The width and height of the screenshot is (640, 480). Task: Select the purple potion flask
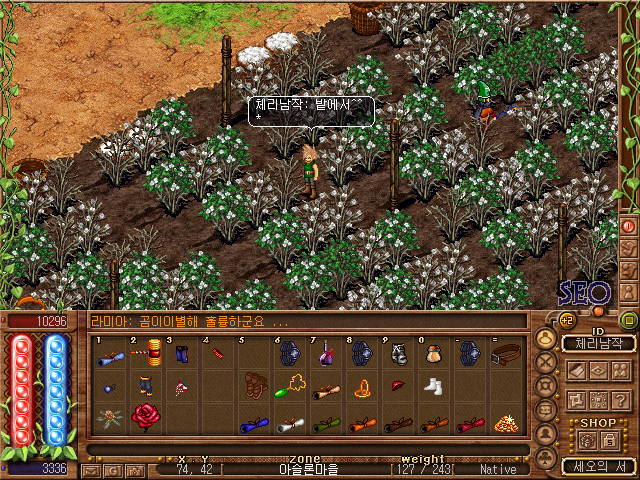[327, 352]
